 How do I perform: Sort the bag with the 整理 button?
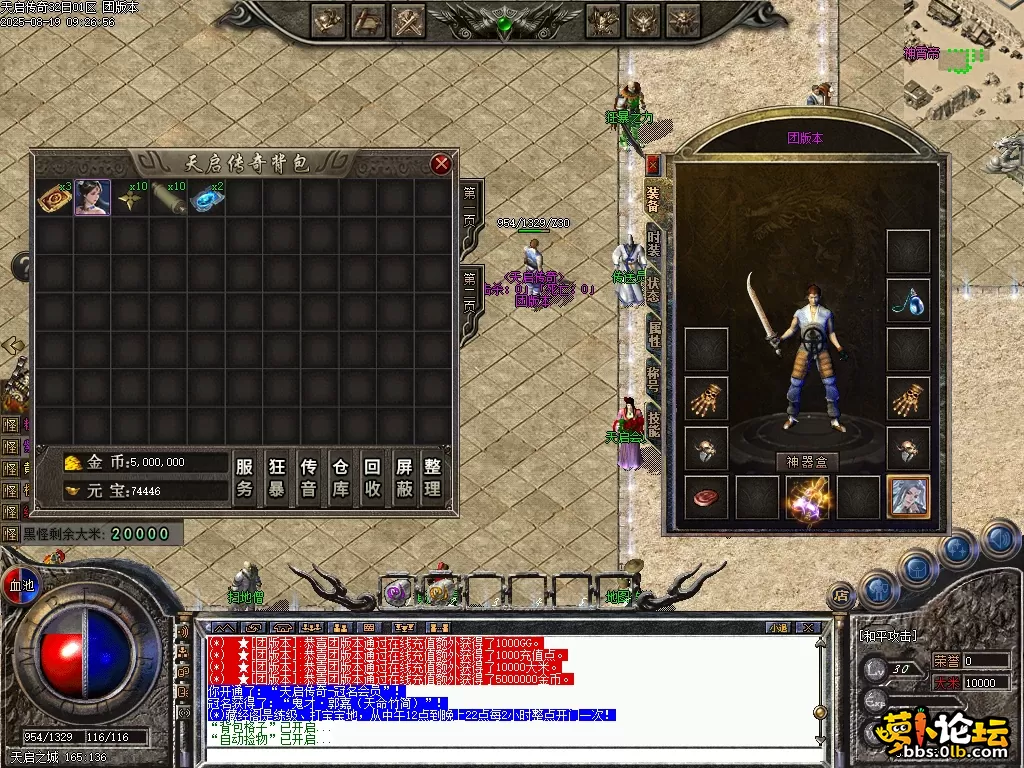tap(433, 477)
